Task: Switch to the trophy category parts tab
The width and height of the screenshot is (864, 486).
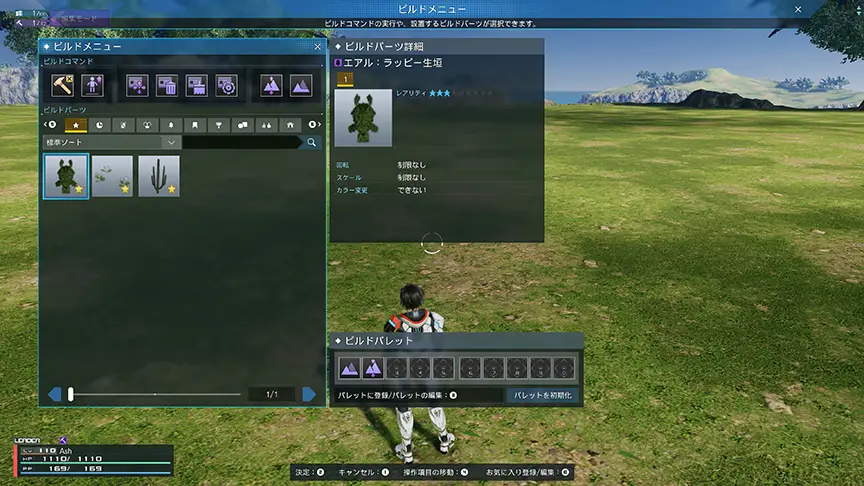Action: click(218, 125)
